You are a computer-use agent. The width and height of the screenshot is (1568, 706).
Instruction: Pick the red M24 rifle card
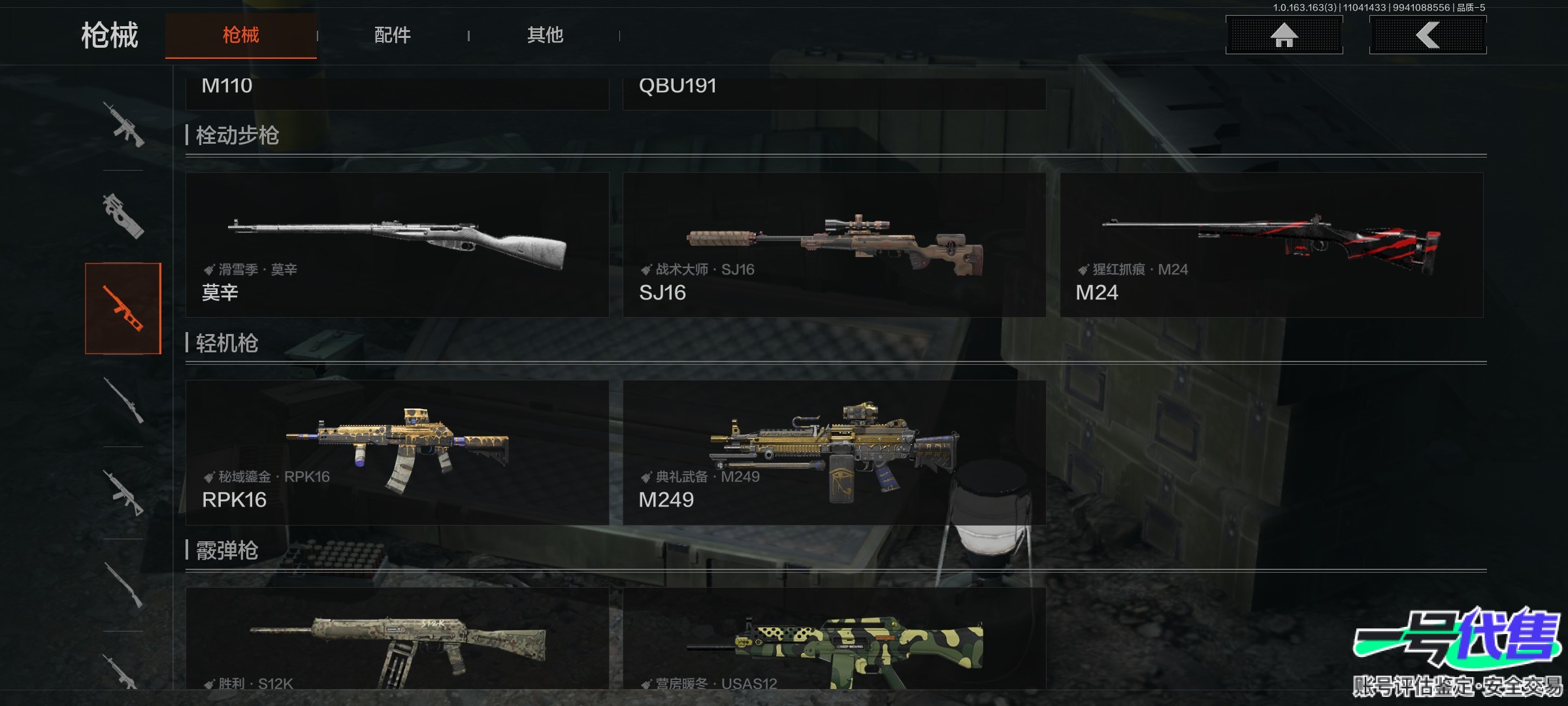(x=1271, y=245)
